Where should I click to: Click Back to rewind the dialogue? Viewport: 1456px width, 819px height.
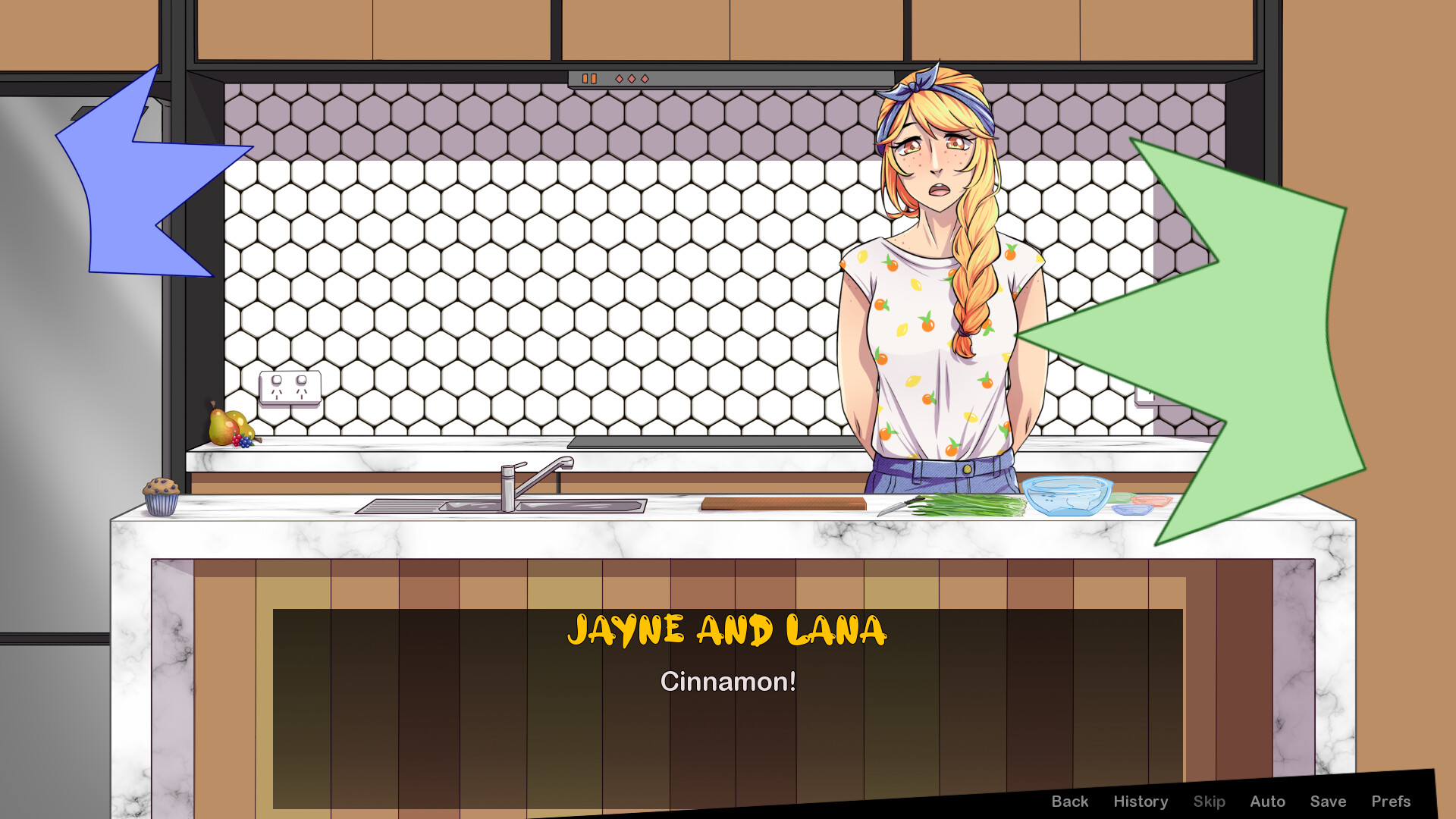point(1070,801)
